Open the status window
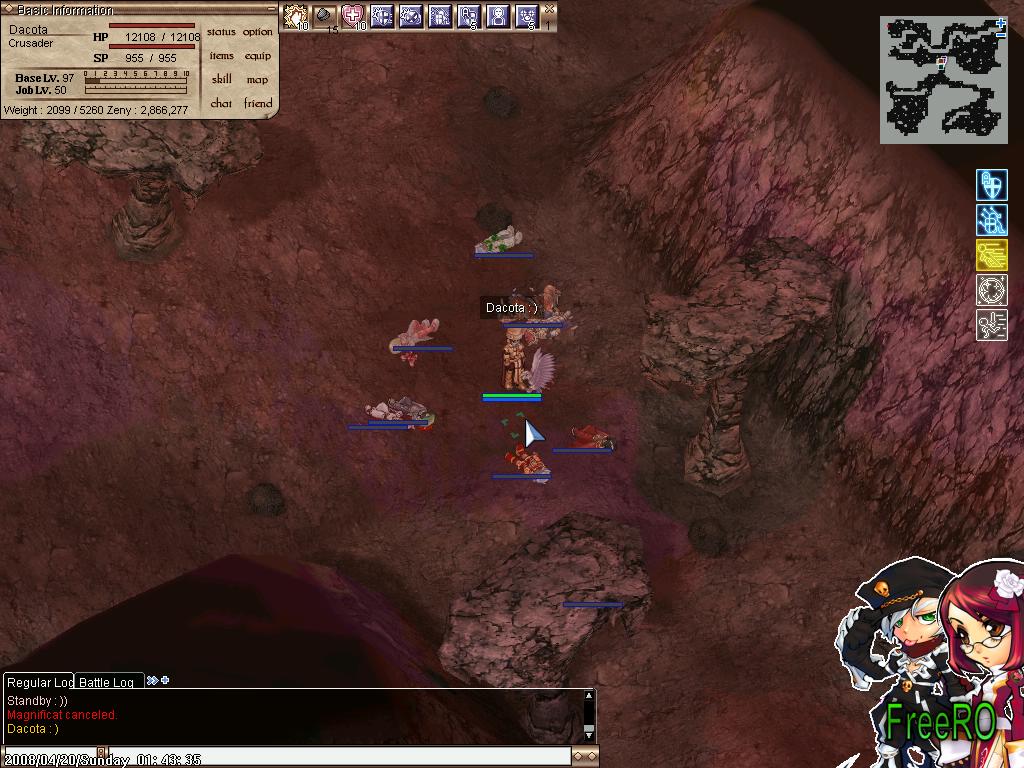 click(x=221, y=32)
